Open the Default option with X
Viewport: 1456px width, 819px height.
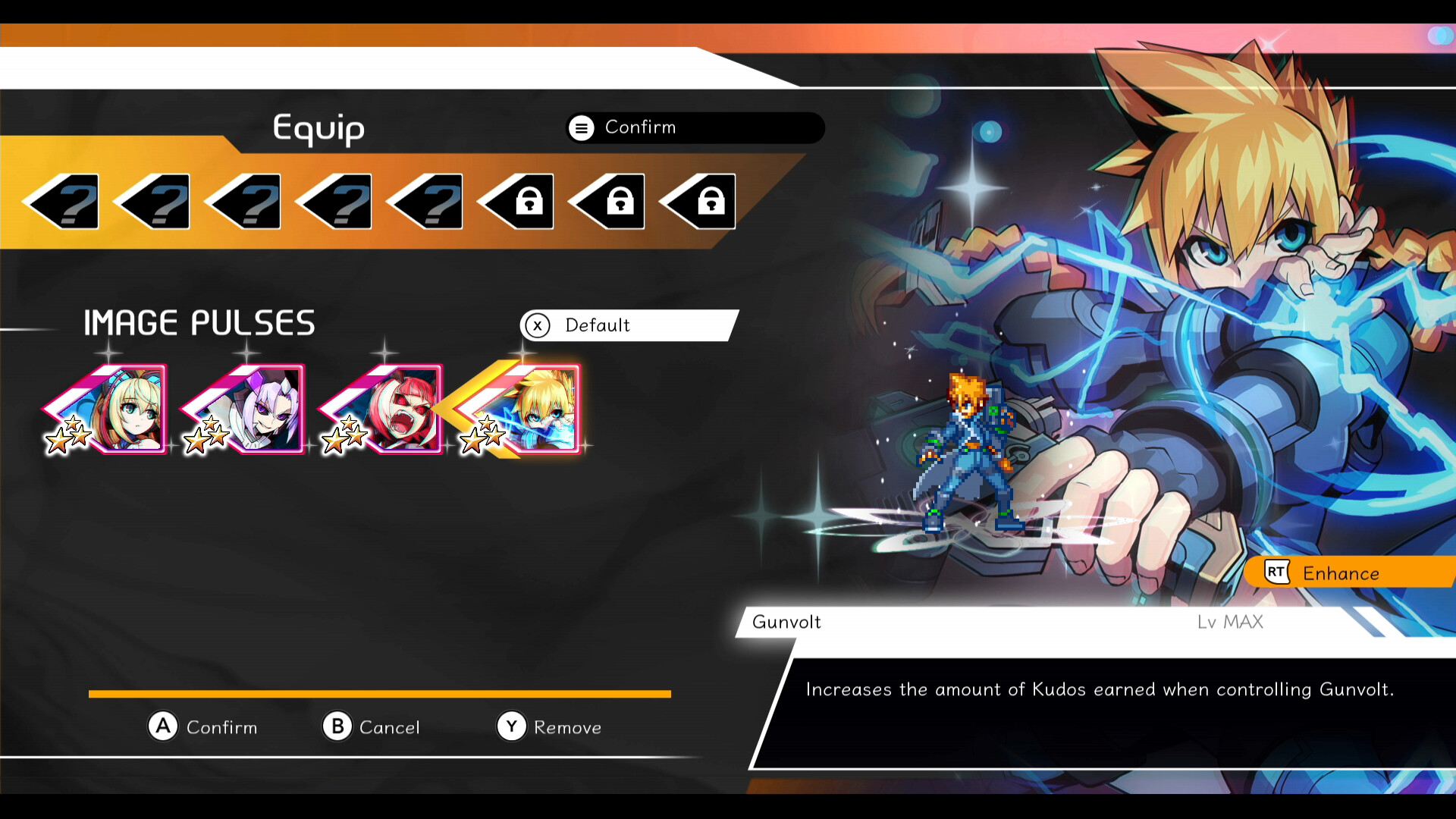[628, 325]
